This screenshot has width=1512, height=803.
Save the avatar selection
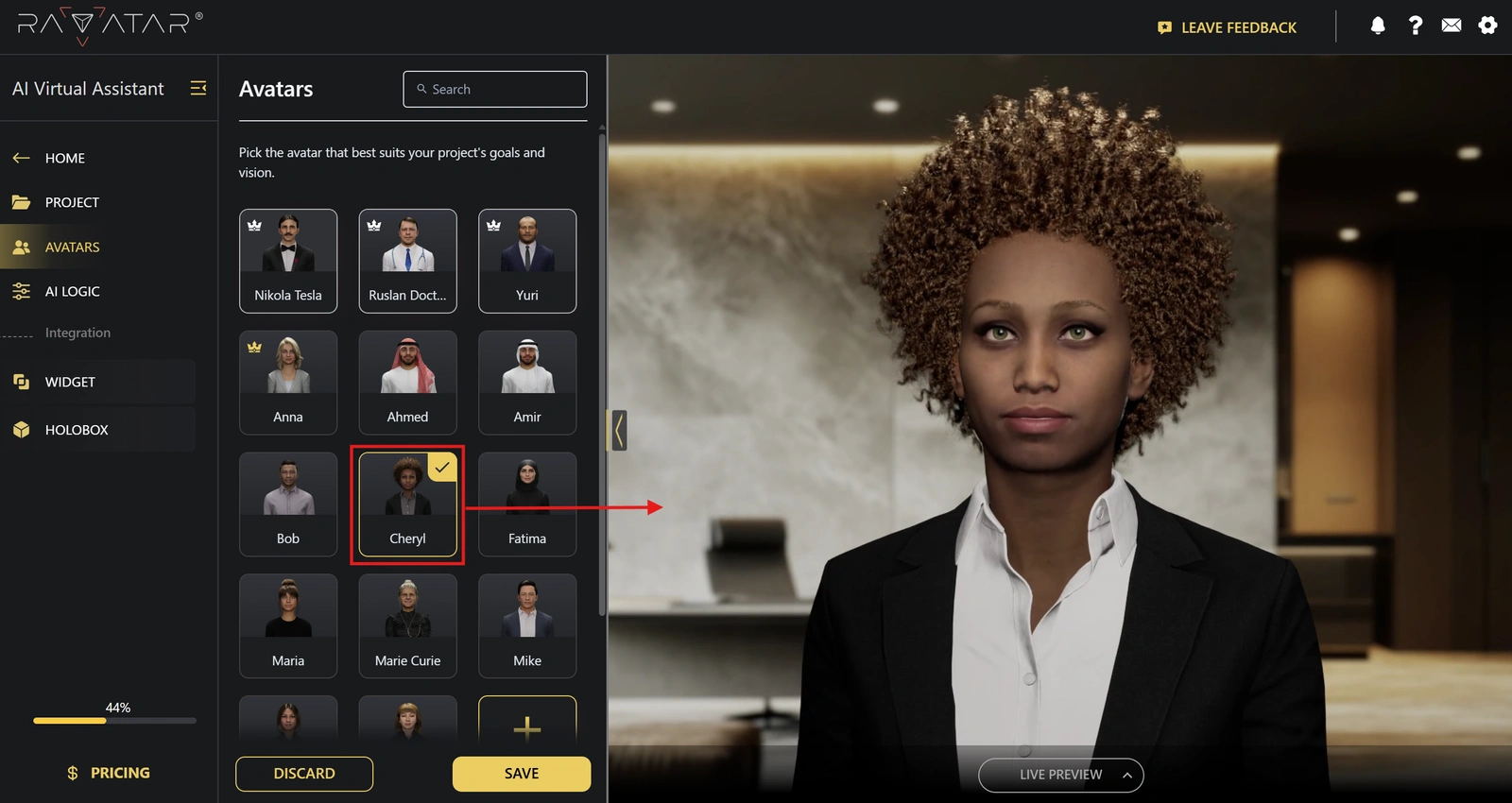click(521, 773)
